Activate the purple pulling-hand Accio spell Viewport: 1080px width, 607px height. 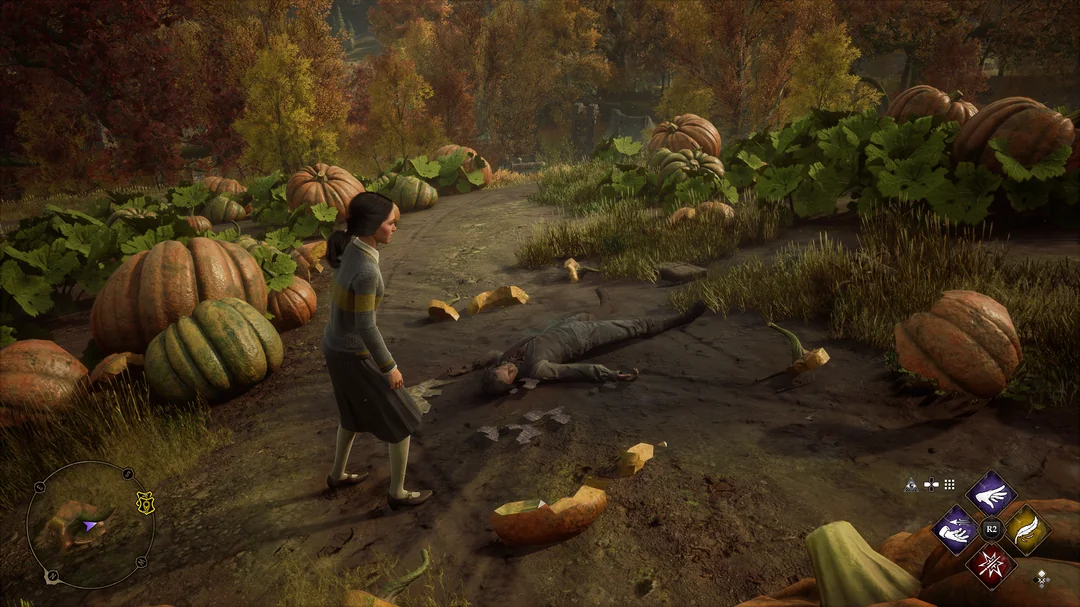[955, 529]
